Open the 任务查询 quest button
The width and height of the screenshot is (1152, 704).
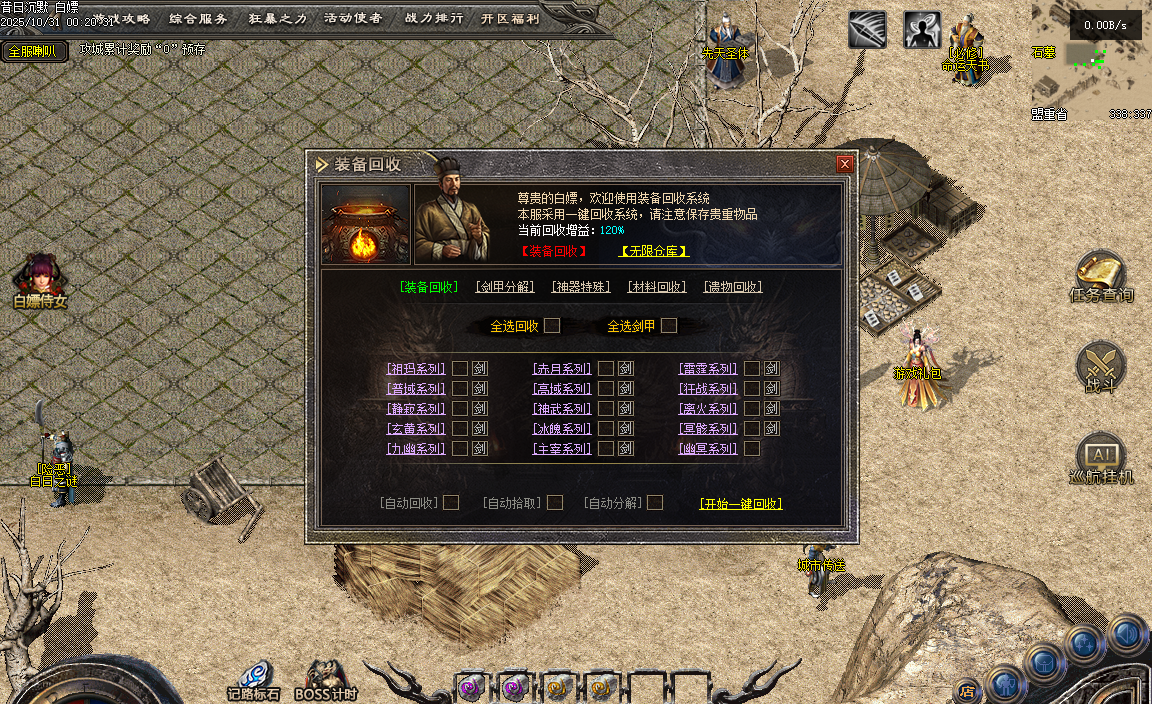pyautogui.click(x=1101, y=278)
